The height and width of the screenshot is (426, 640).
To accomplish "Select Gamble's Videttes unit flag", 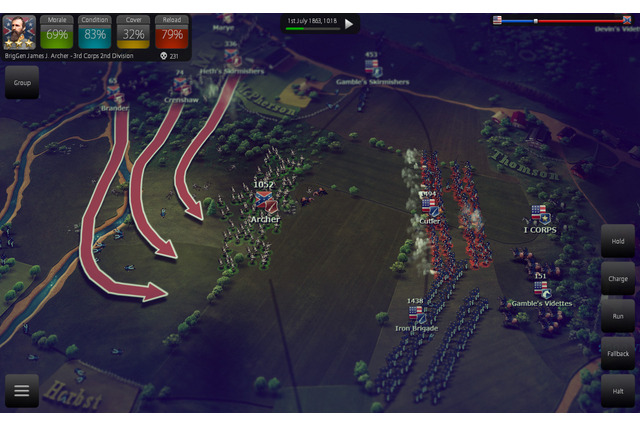I will click(540, 288).
